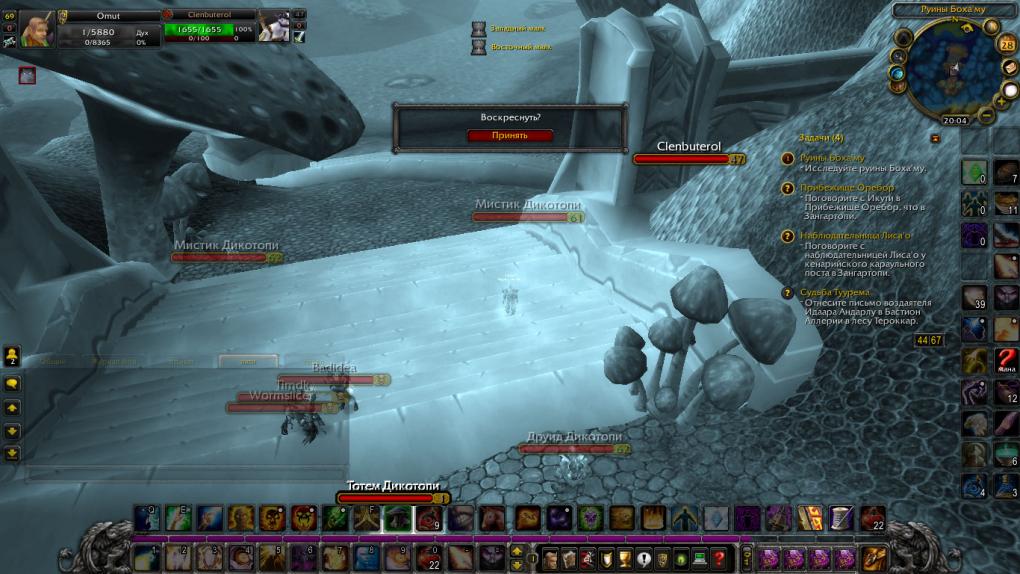Click the Clenbuterol target portrait
1020x574 pixels.
[274, 28]
